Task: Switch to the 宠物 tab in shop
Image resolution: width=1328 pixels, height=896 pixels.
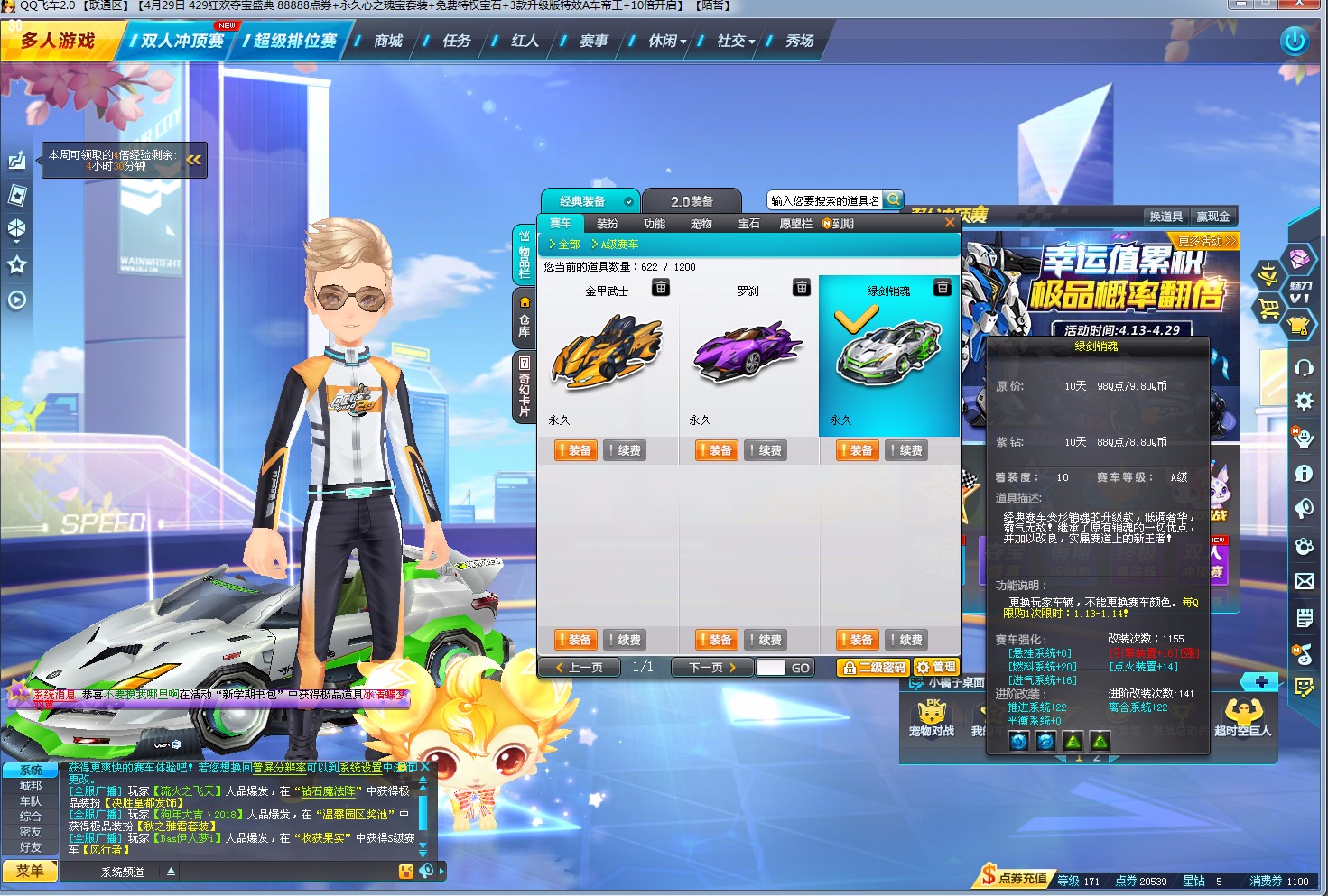Action: tap(701, 223)
